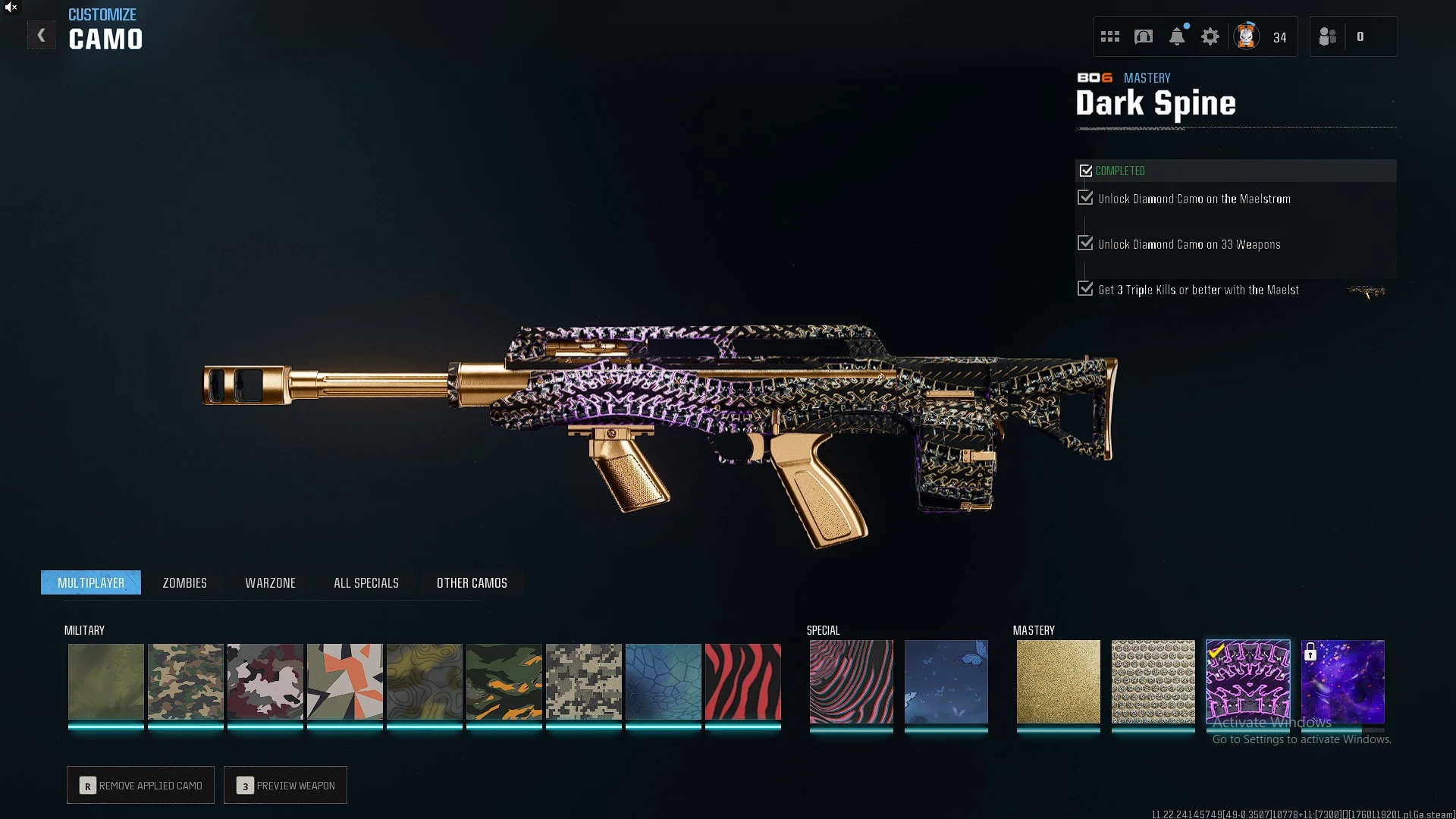1456x819 pixels.
Task: Select the gold mastery camo swatch
Action: pos(1058,681)
